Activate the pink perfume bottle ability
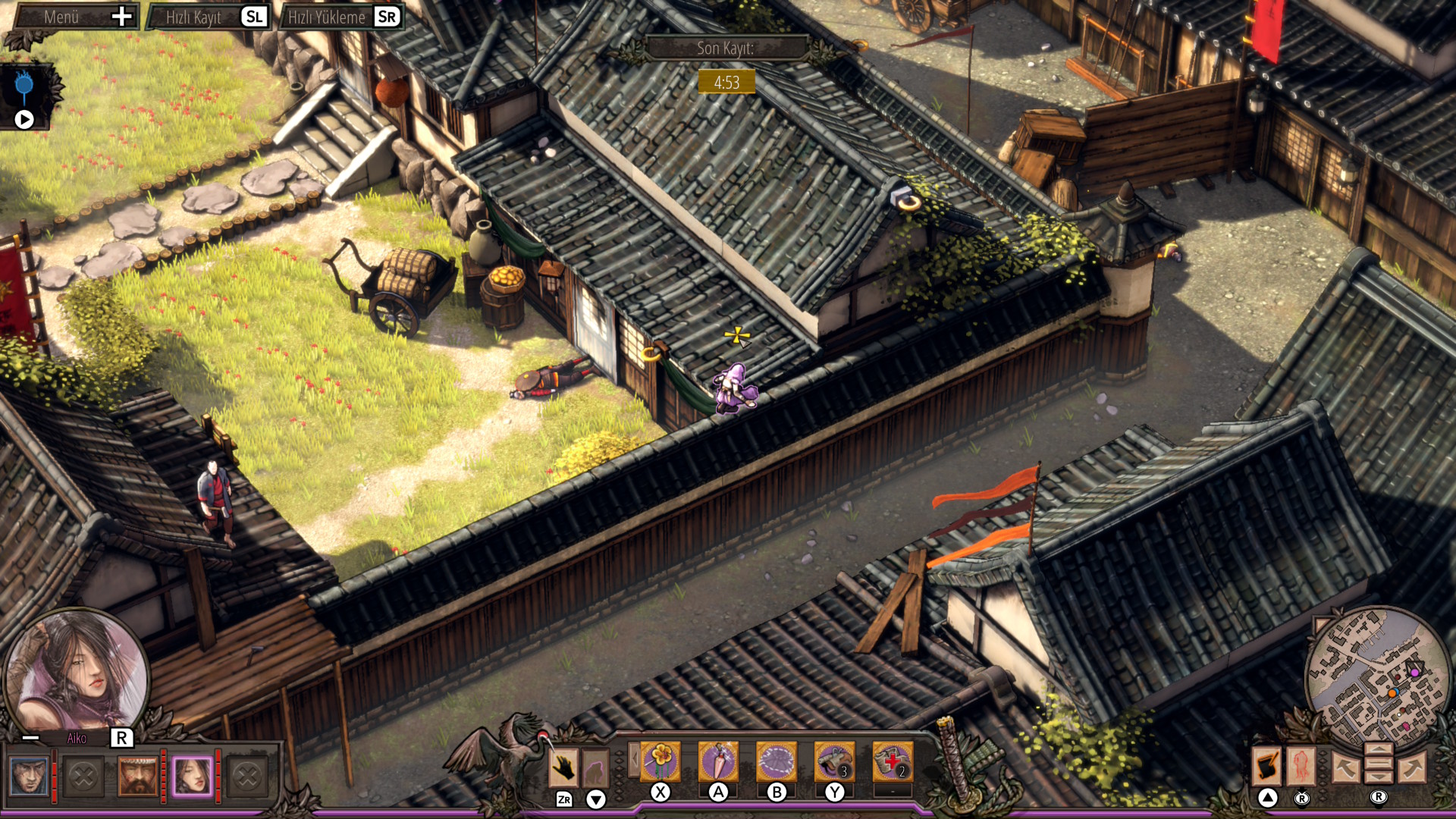The height and width of the screenshot is (819, 1456). point(718,761)
